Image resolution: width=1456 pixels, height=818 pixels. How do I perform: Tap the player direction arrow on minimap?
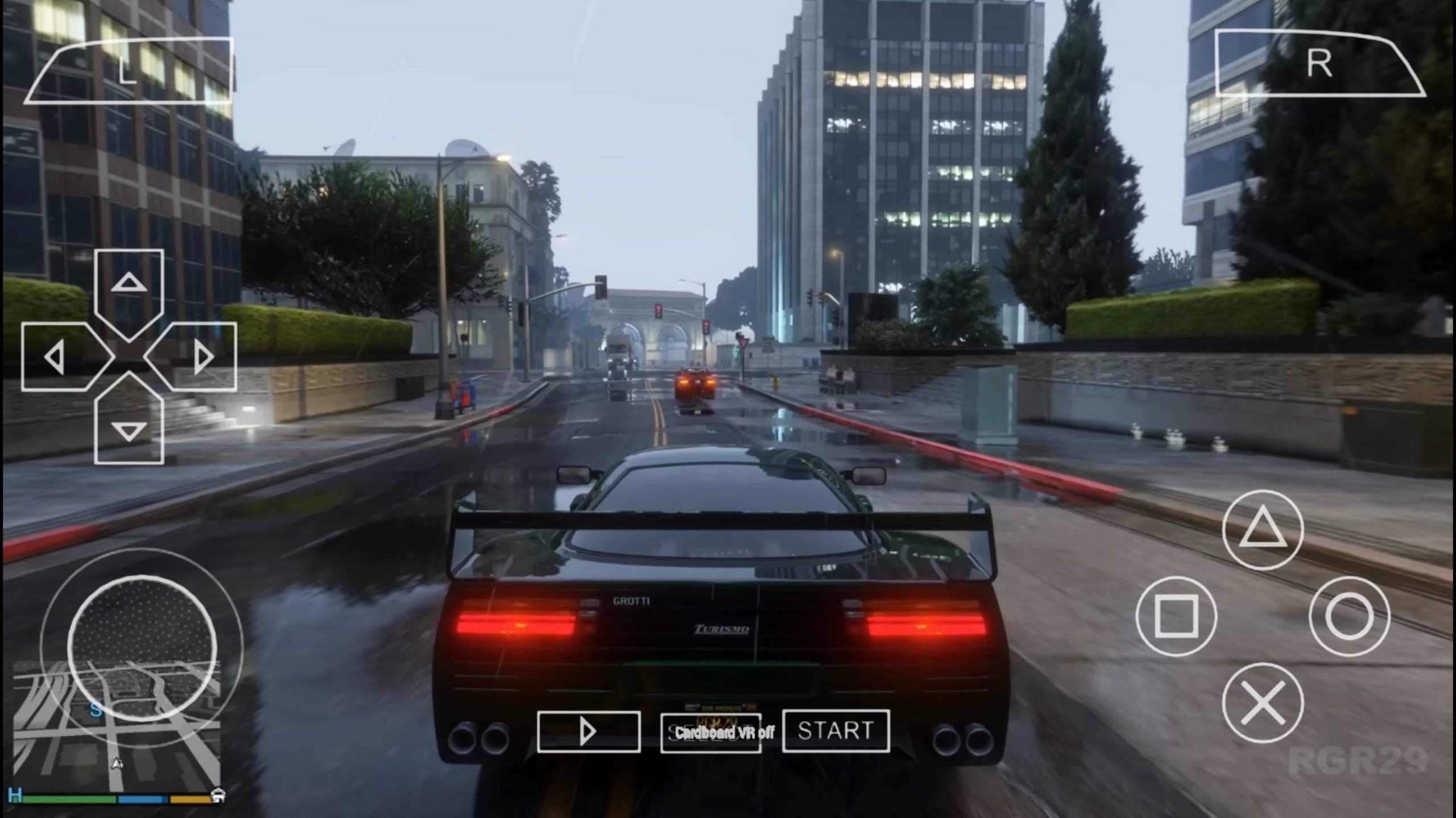117,764
